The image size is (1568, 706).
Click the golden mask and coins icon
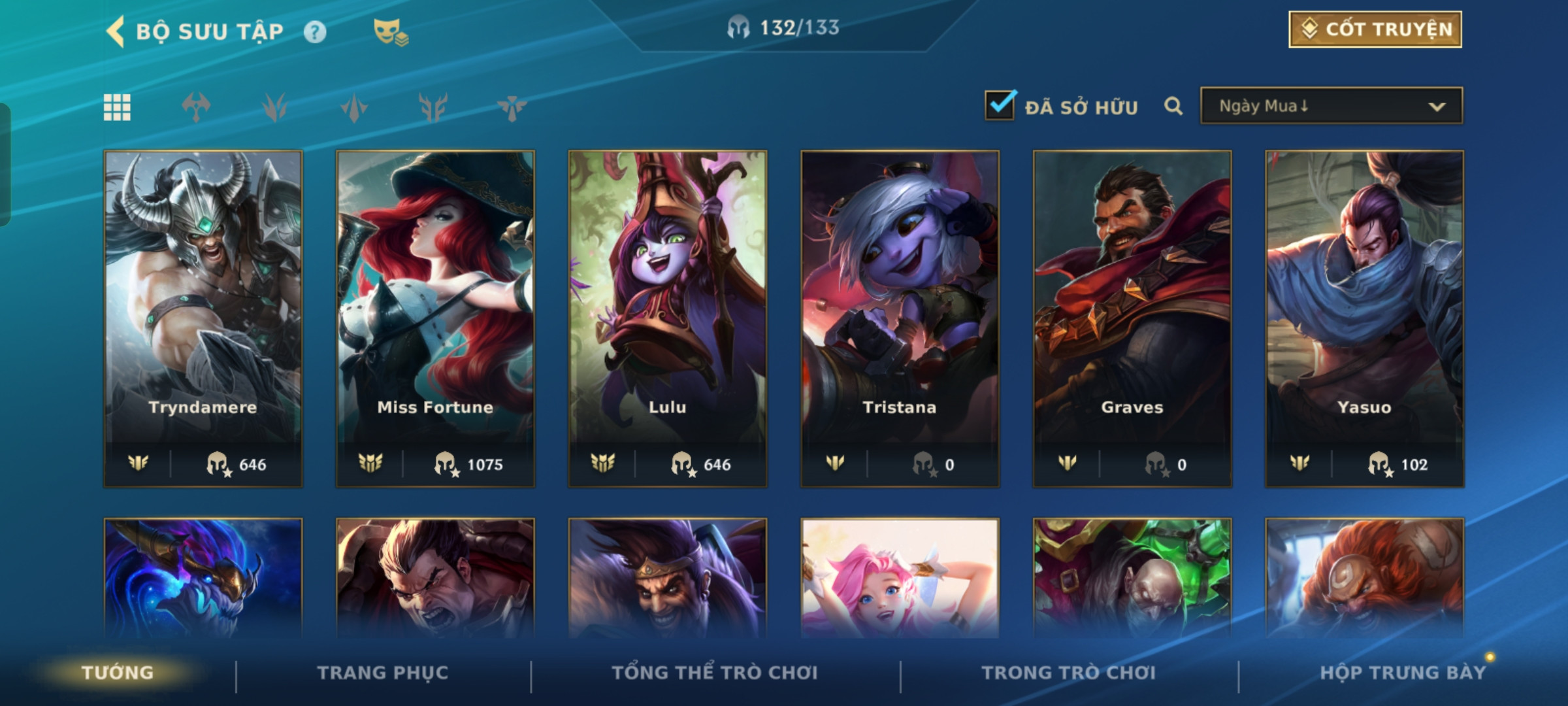pyautogui.click(x=390, y=32)
